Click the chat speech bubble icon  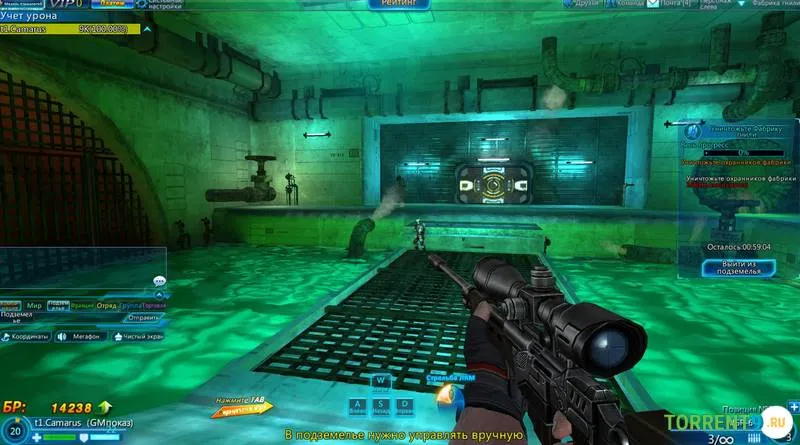click(159, 281)
